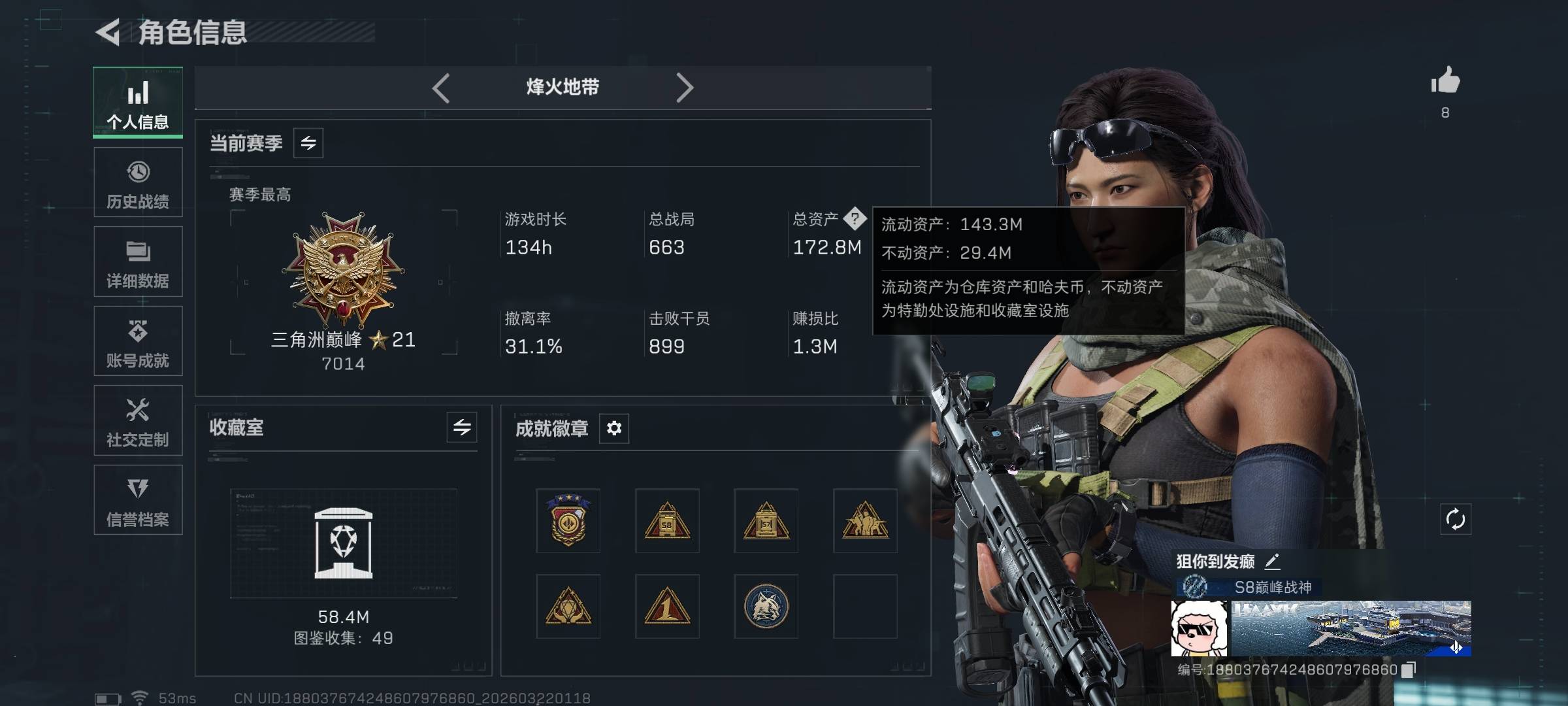Image resolution: width=1568 pixels, height=706 pixels.
Task: Open the 收藏室 display case thumbnail
Action: click(344, 543)
